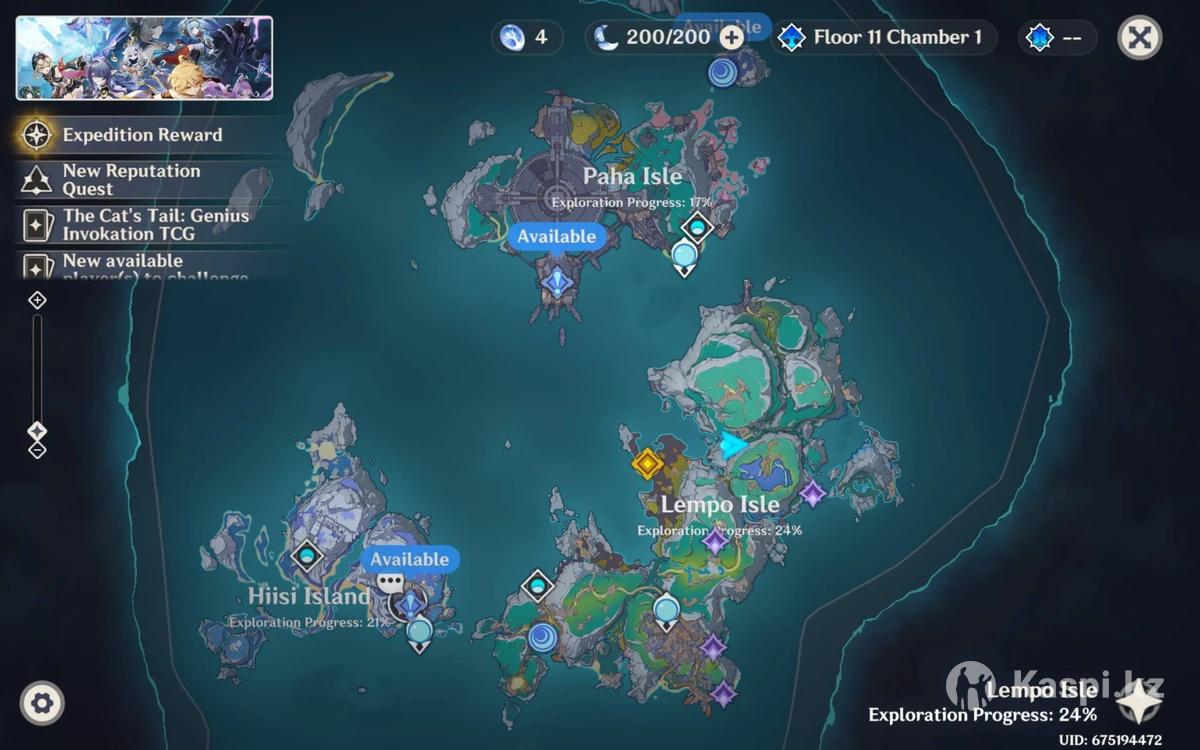
Task: Click the map zoom-out minus button
Action: pyautogui.click(x=38, y=450)
